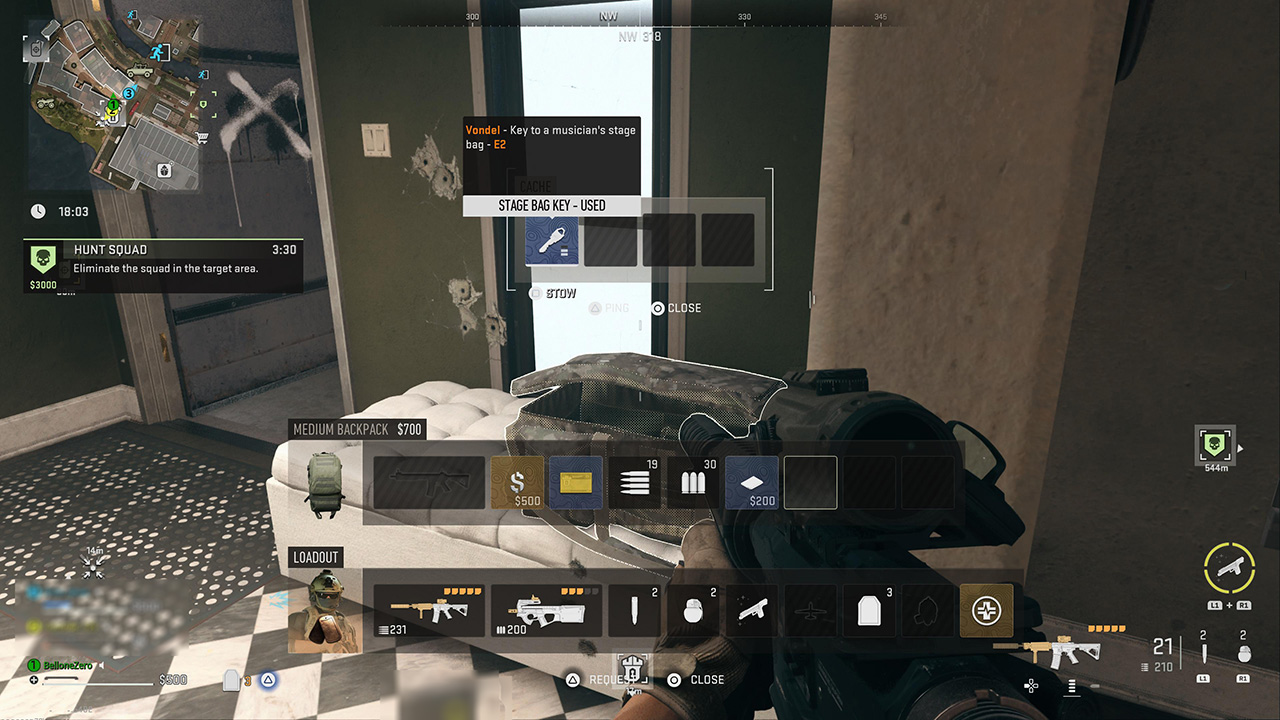This screenshot has width=1280, height=720.
Task: Pick the gold intel document from the backpack
Action: click(x=576, y=482)
